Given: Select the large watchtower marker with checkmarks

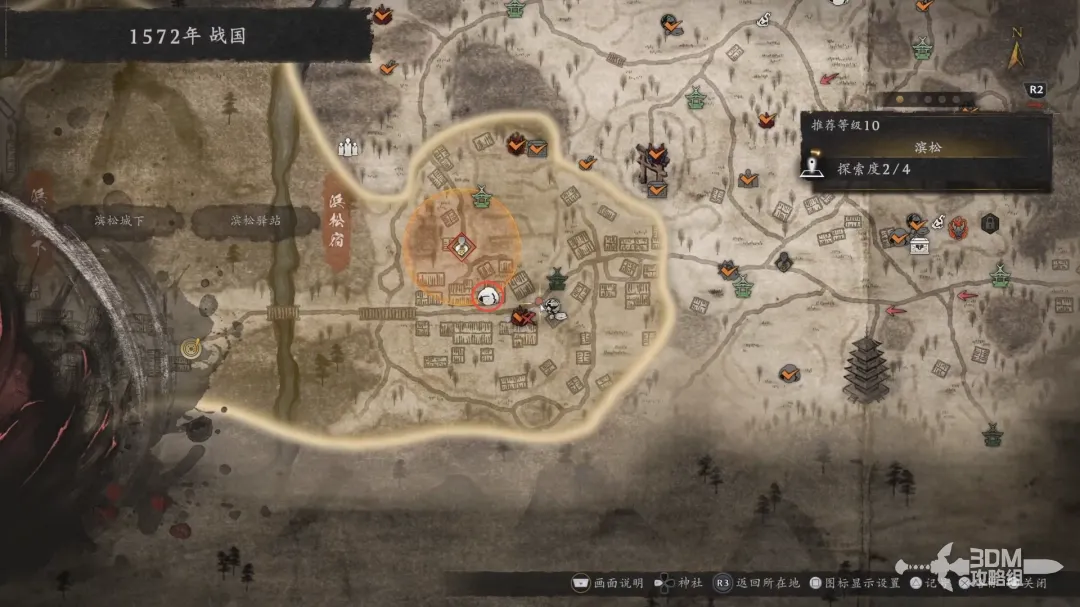Looking at the screenshot, I should [655, 166].
